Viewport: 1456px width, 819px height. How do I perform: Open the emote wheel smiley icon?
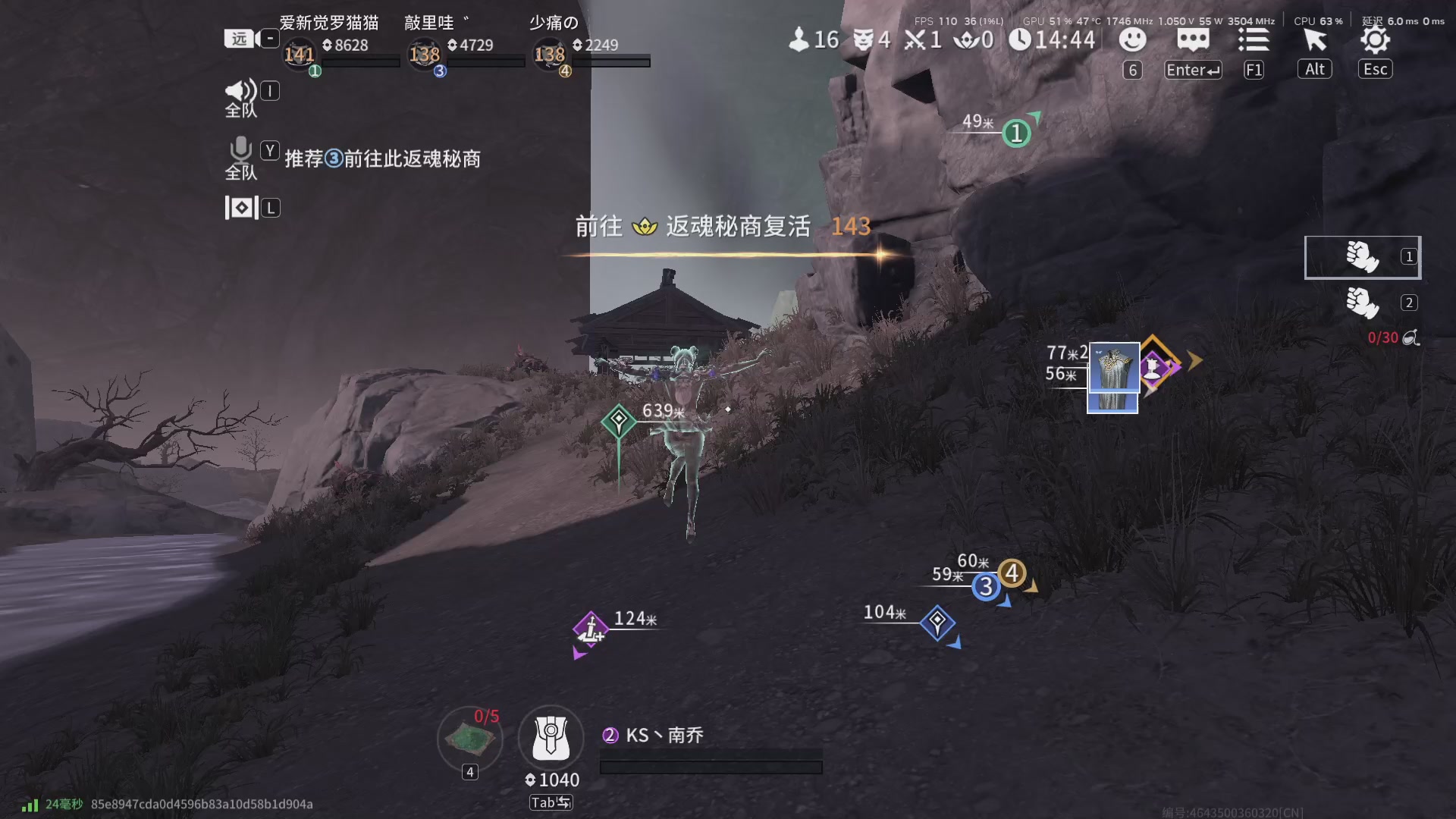(1132, 39)
